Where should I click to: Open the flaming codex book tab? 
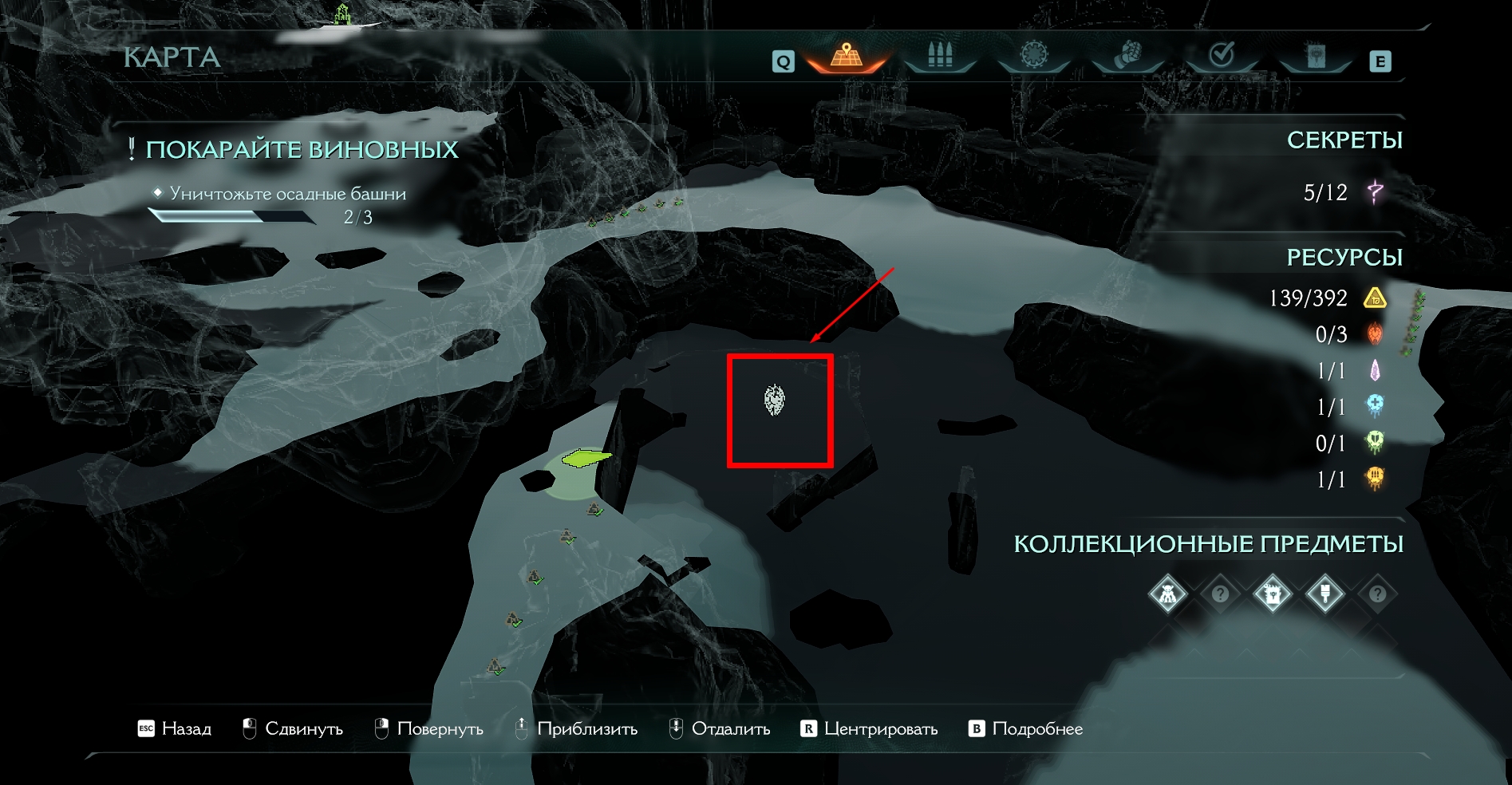click(1316, 56)
